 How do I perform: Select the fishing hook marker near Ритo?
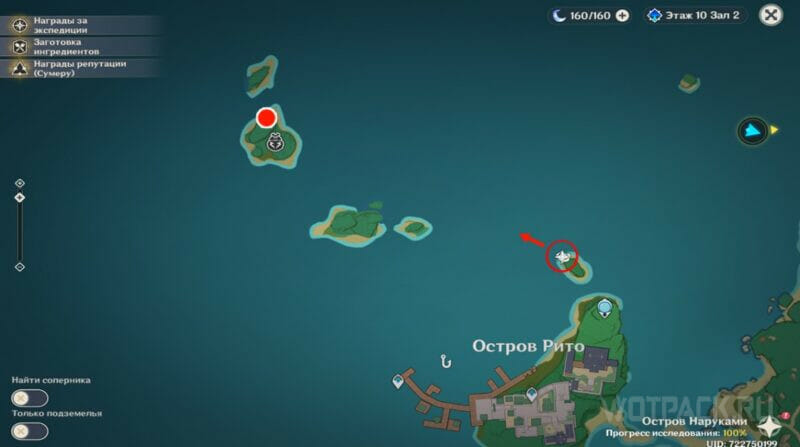[446, 360]
